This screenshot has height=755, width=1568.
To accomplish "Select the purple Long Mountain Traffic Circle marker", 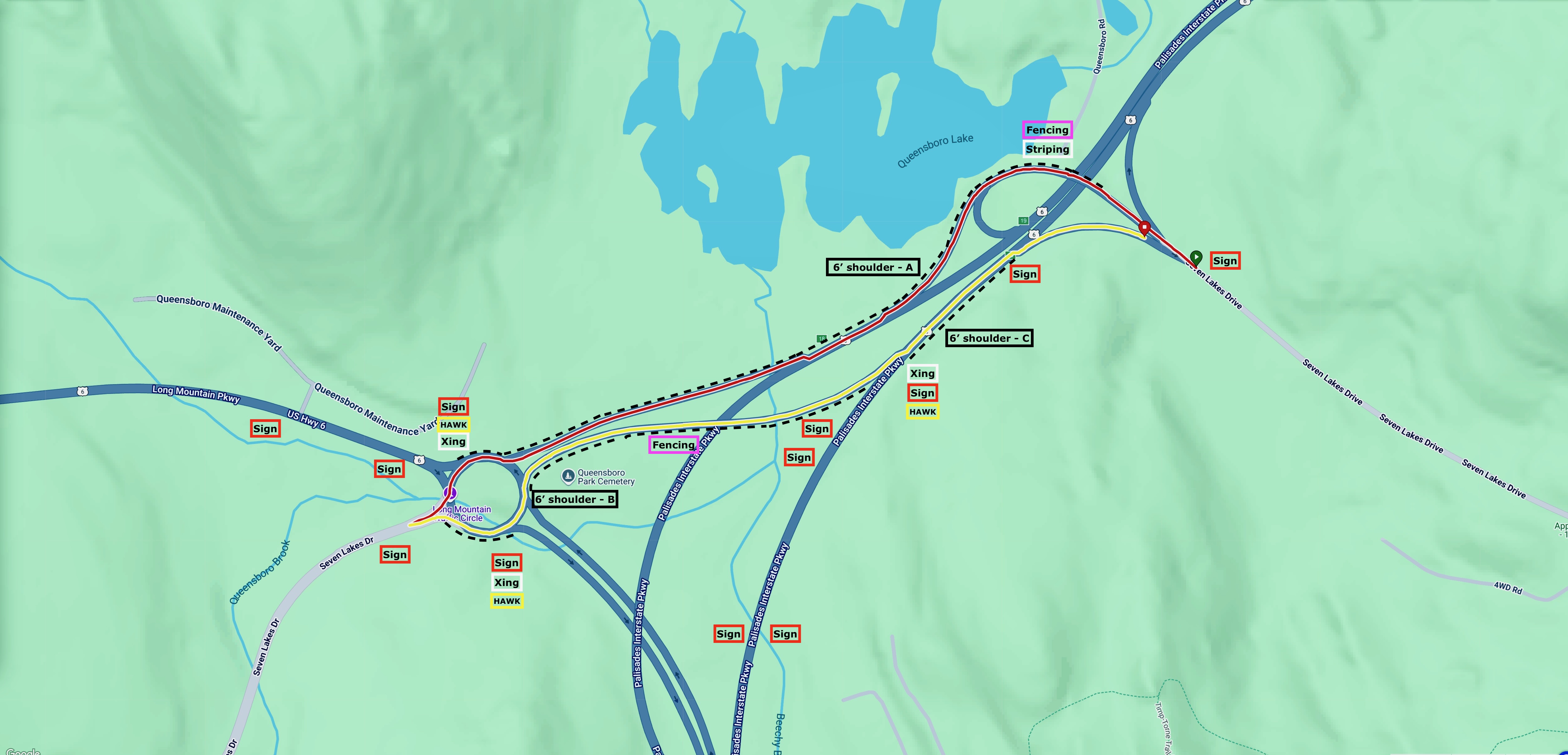I will tap(450, 493).
